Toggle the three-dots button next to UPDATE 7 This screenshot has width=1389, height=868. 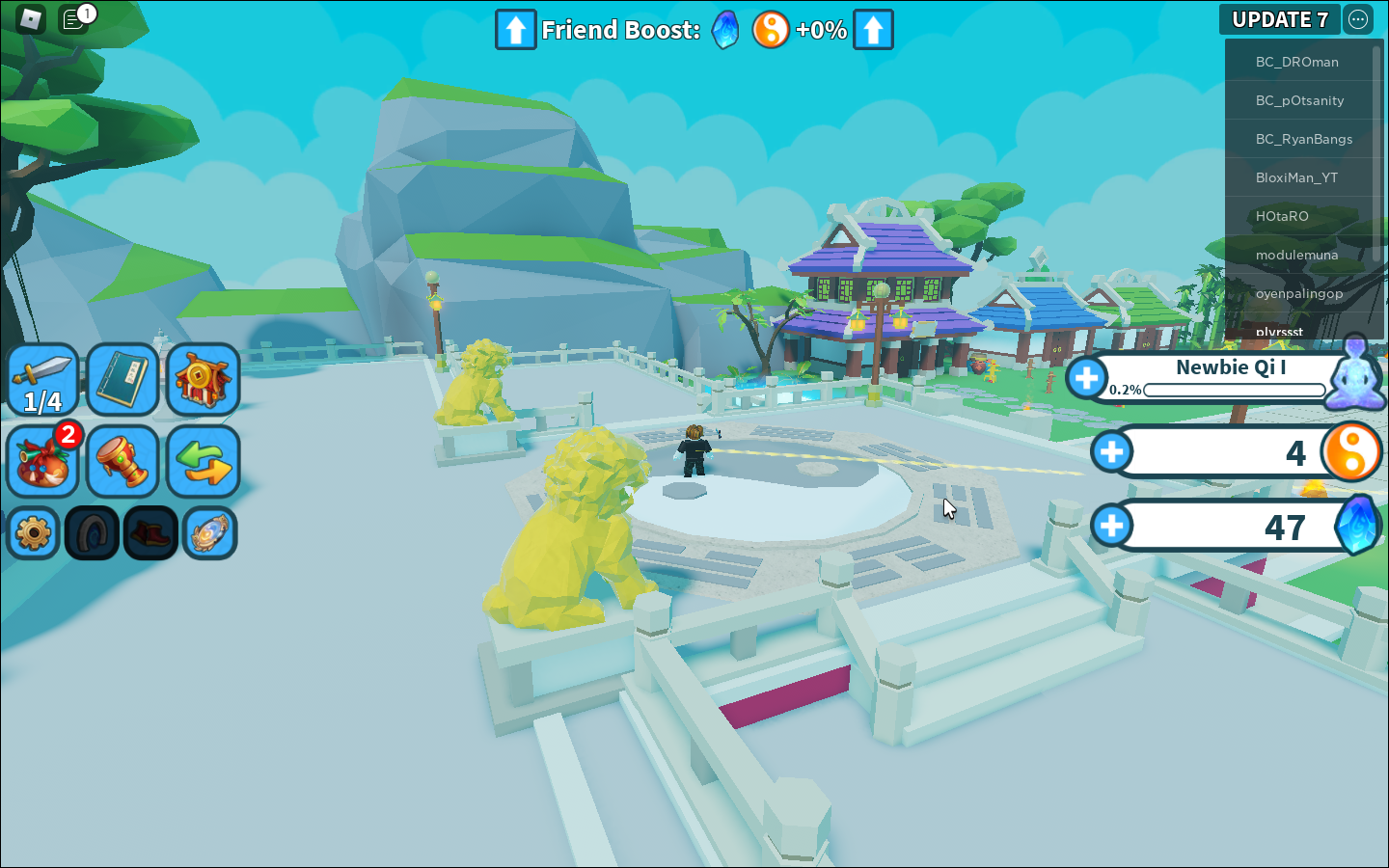1358,19
